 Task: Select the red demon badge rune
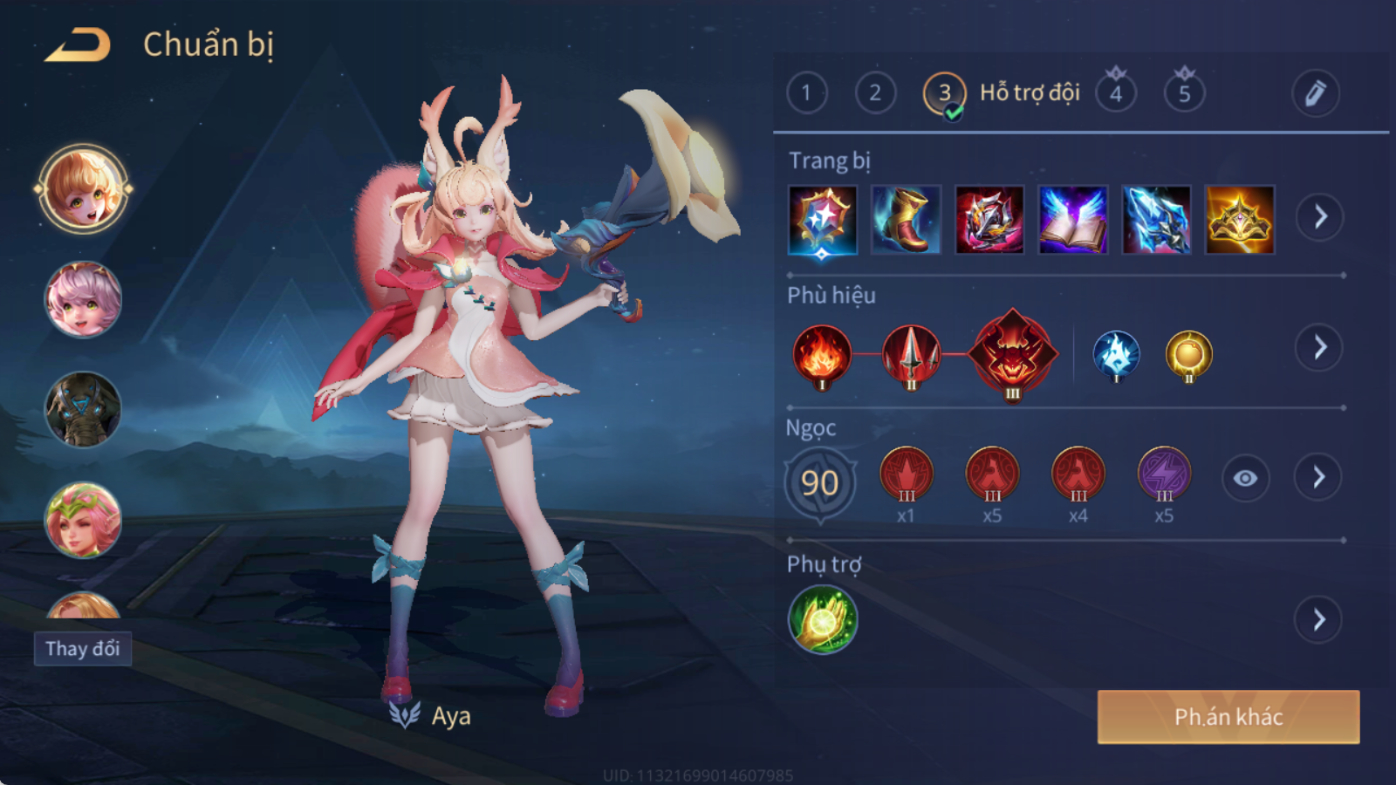pyautogui.click(x=1012, y=354)
